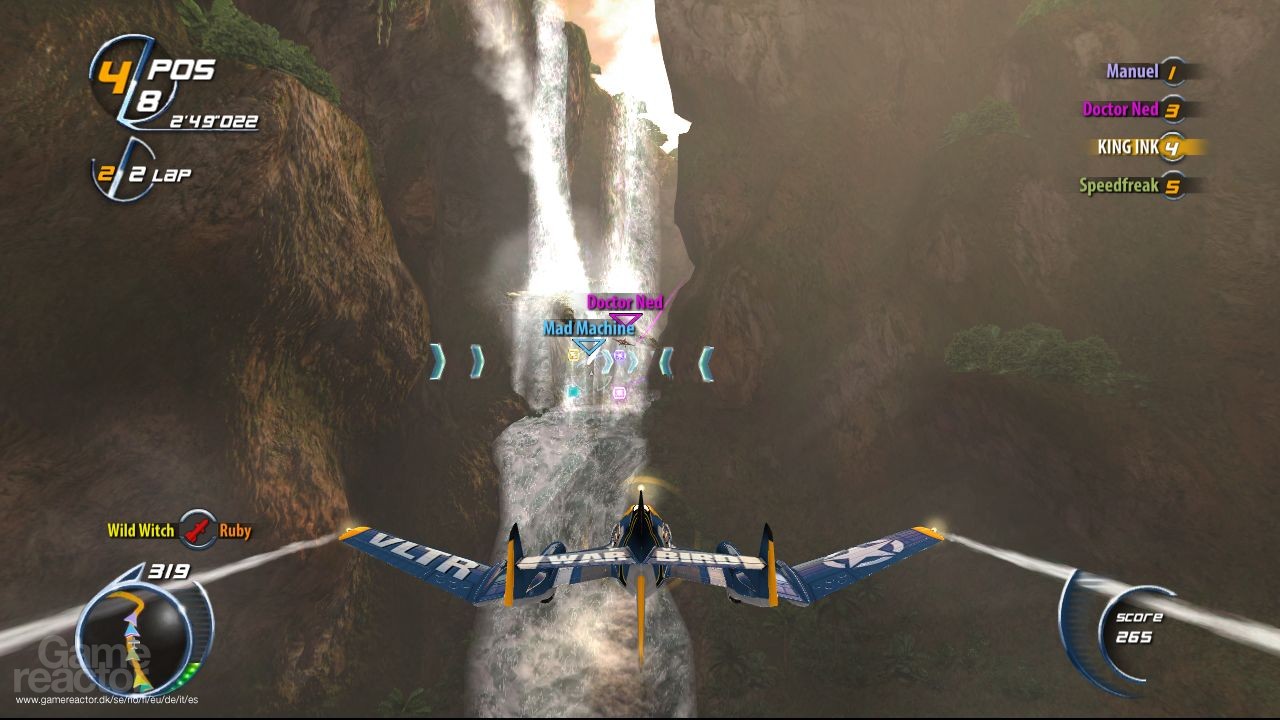Select the yellow power-up pickup near the waterfall

pos(575,355)
